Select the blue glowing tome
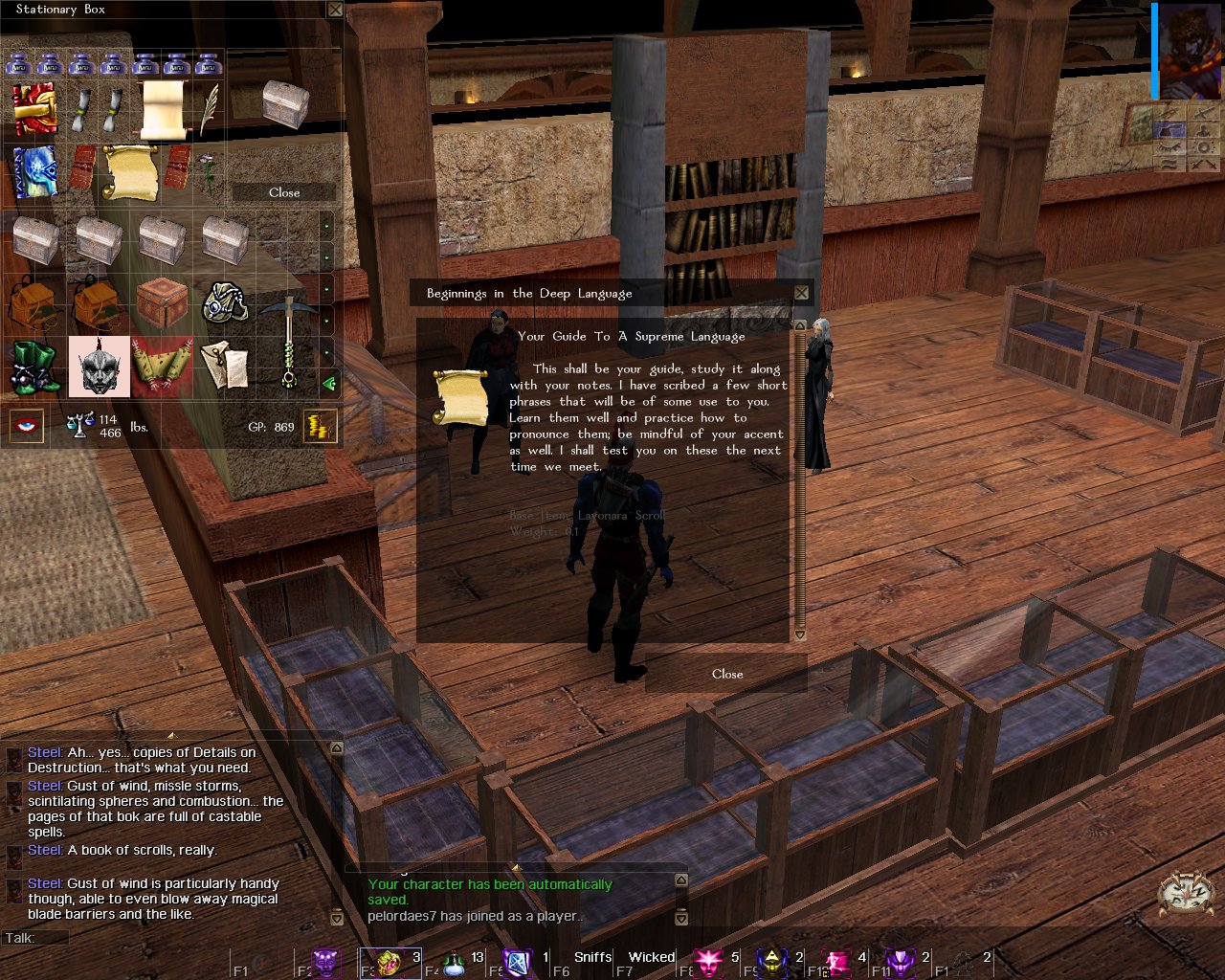Image resolution: width=1225 pixels, height=980 pixels. coord(35,172)
